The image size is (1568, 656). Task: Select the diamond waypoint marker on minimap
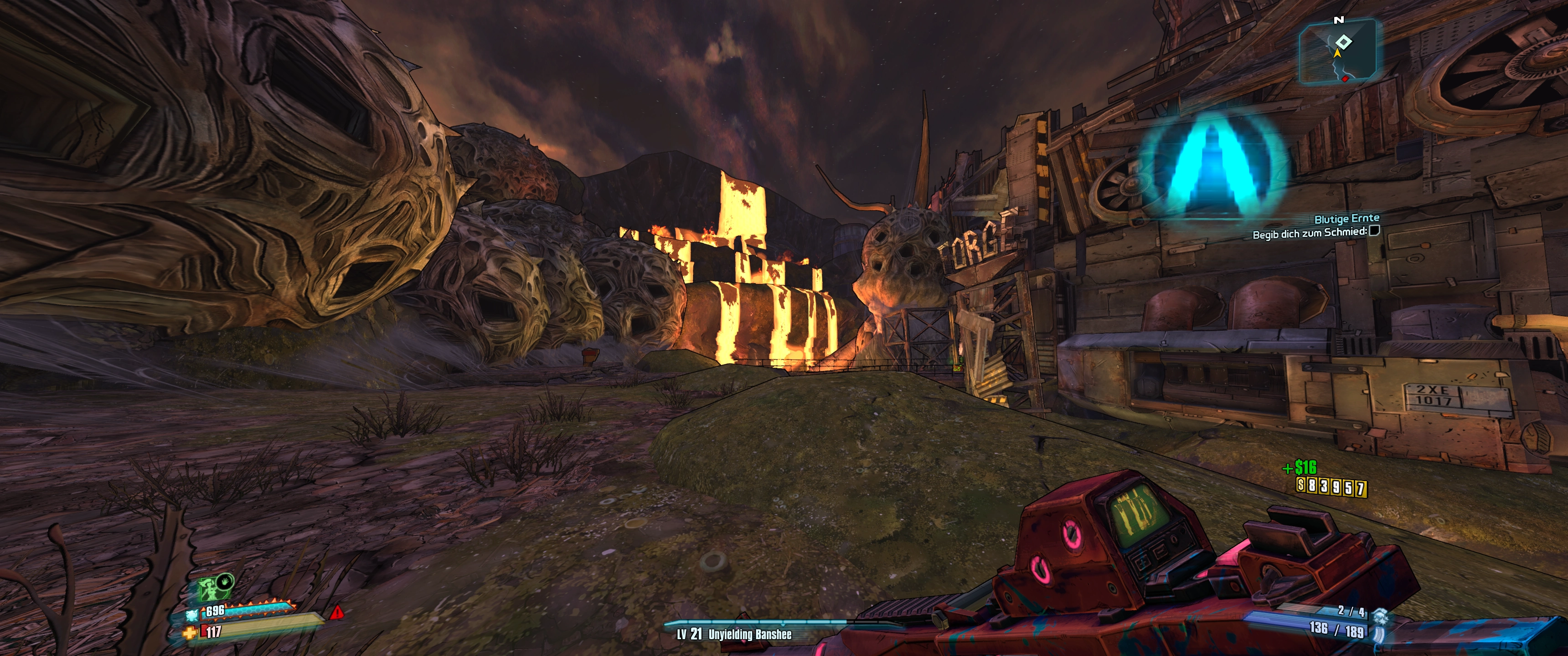tap(1343, 42)
